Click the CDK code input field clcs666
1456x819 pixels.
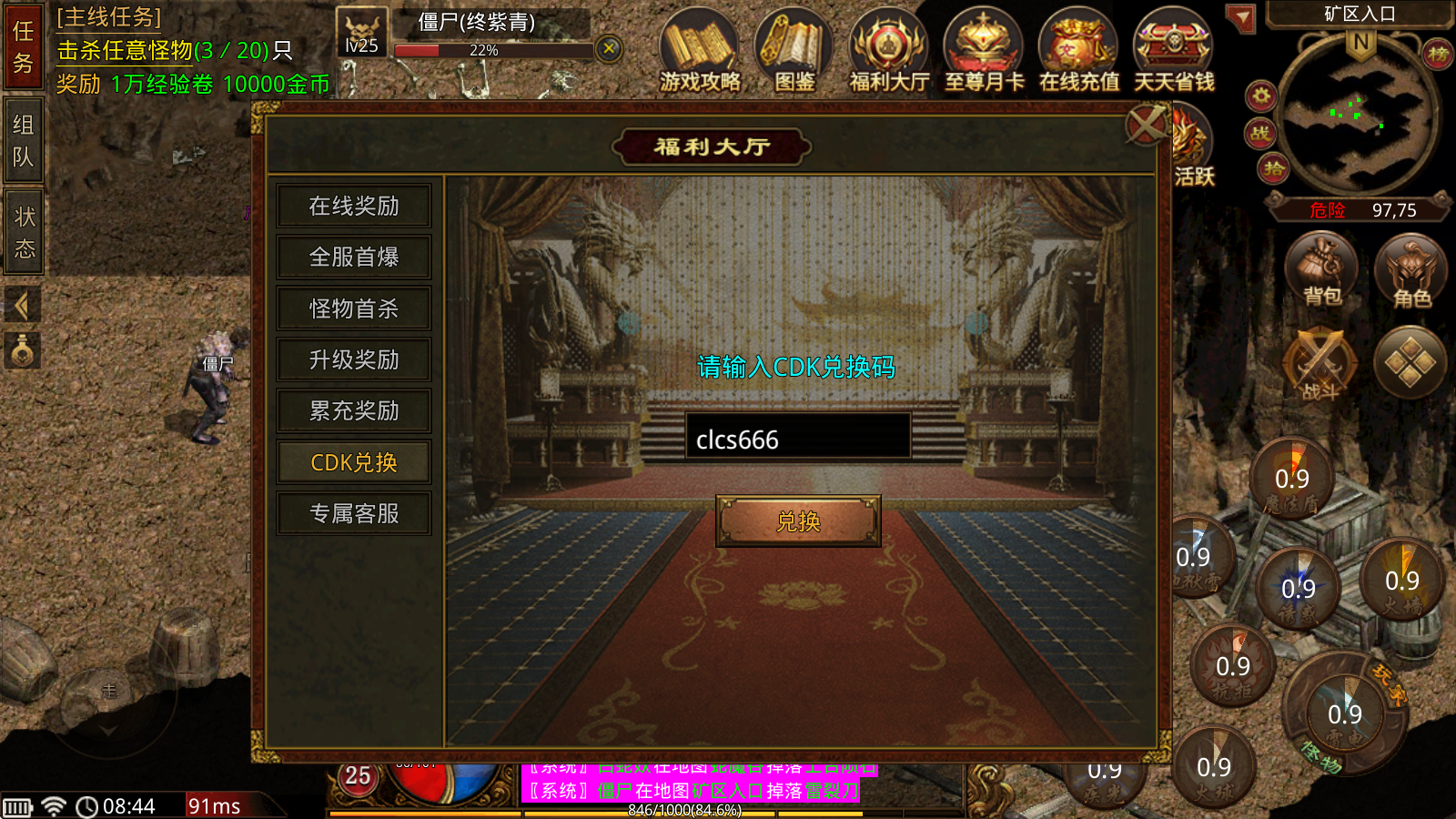point(799,438)
